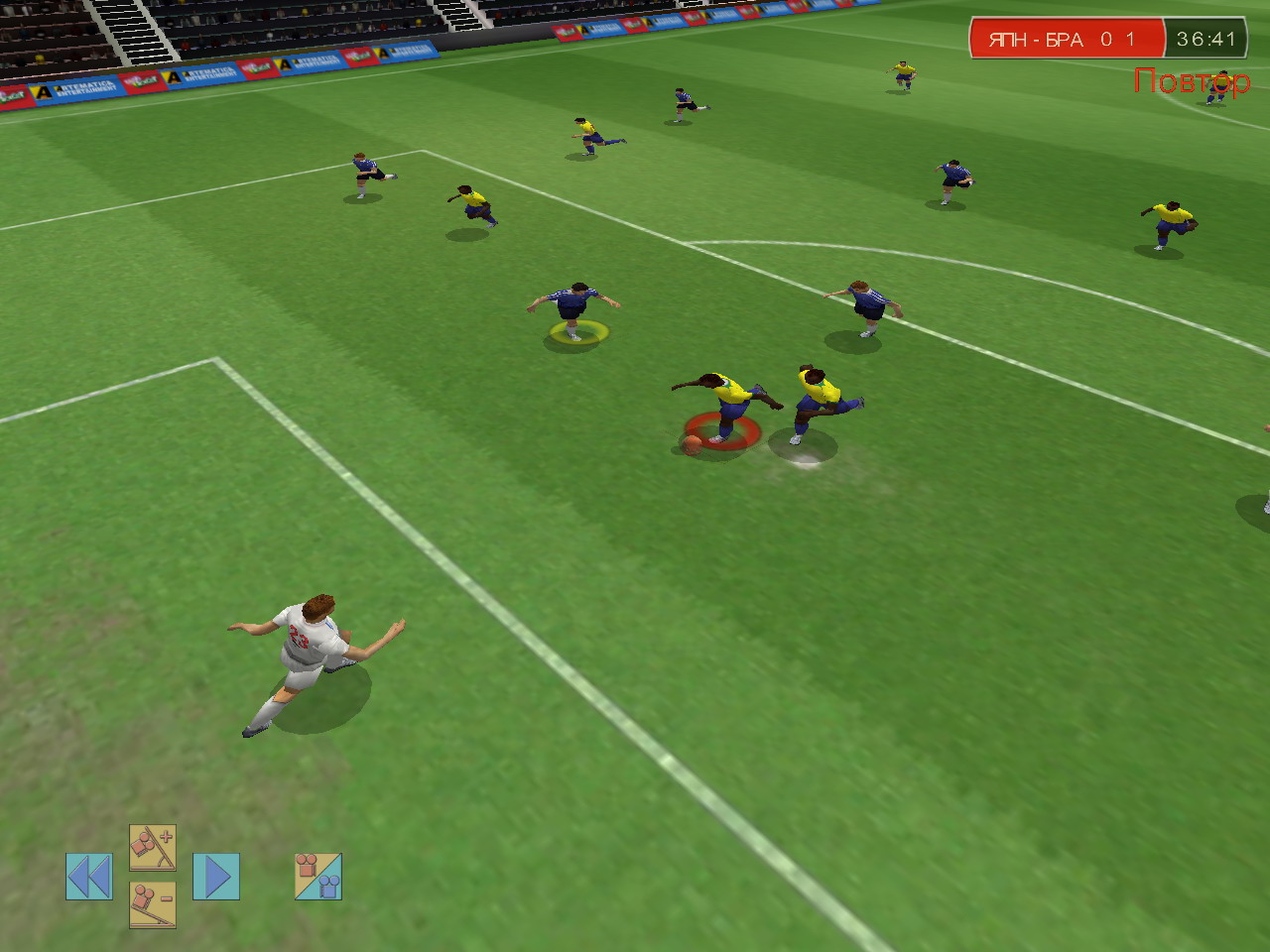
Task: Toggle the camera view selector
Action: 317,877
